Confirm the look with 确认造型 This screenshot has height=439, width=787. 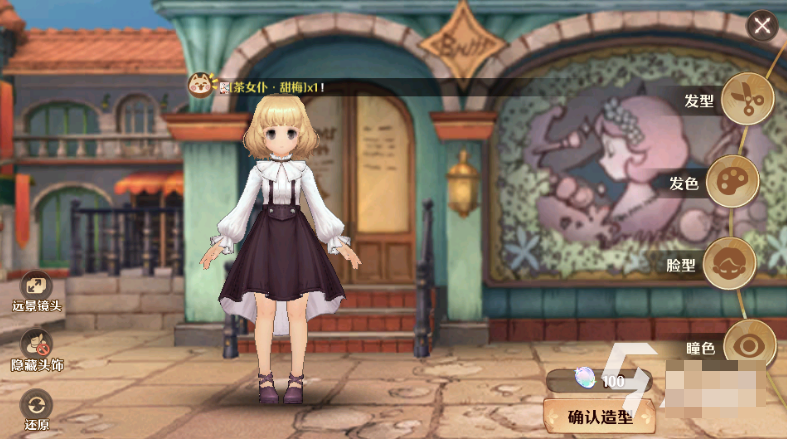coord(597,416)
